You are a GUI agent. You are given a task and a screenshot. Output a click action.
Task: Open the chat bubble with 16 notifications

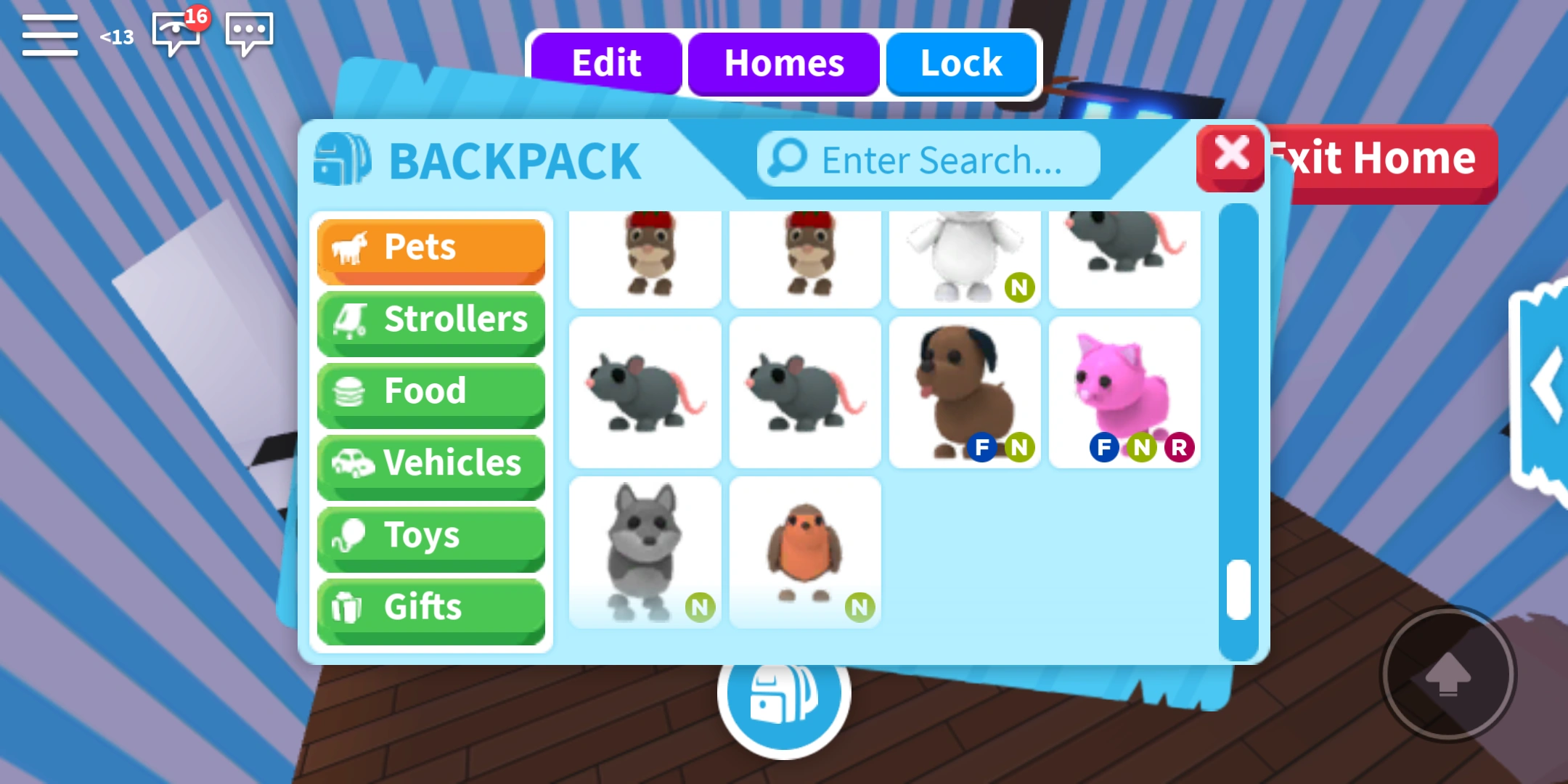(x=174, y=33)
